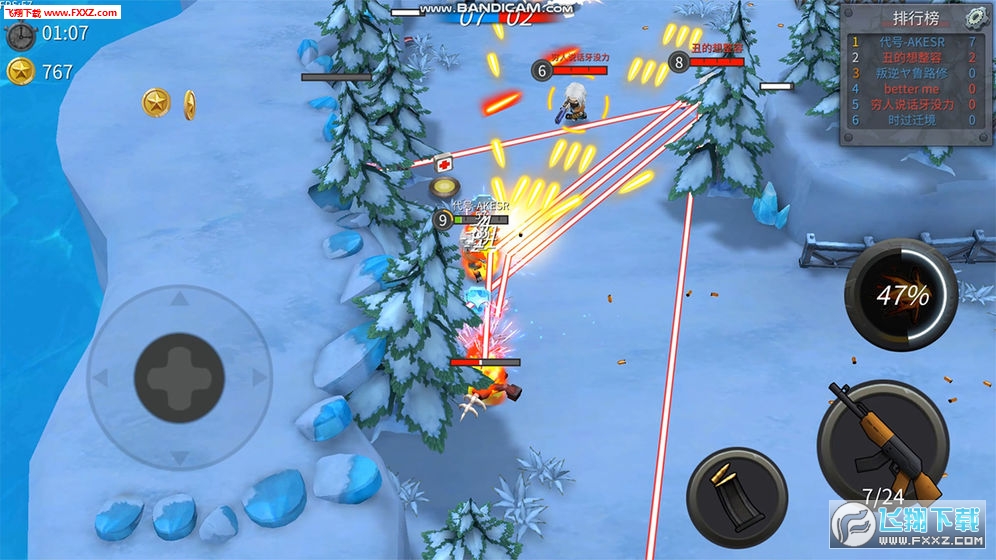Tap the magazine reload button
Image resolution: width=996 pixels, height=560 pixels.
pos(737,497)
